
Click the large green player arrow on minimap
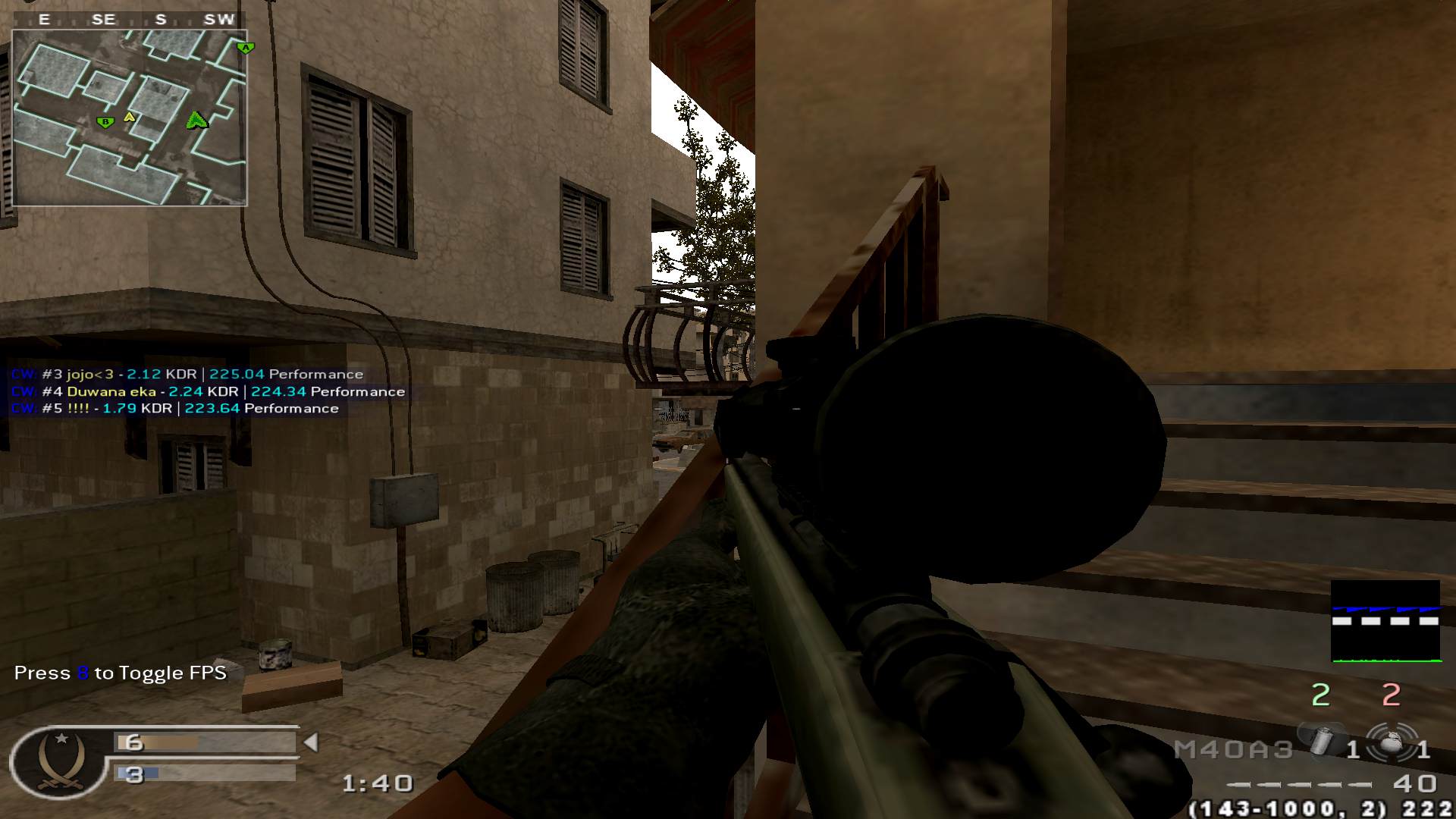point(197,120)
